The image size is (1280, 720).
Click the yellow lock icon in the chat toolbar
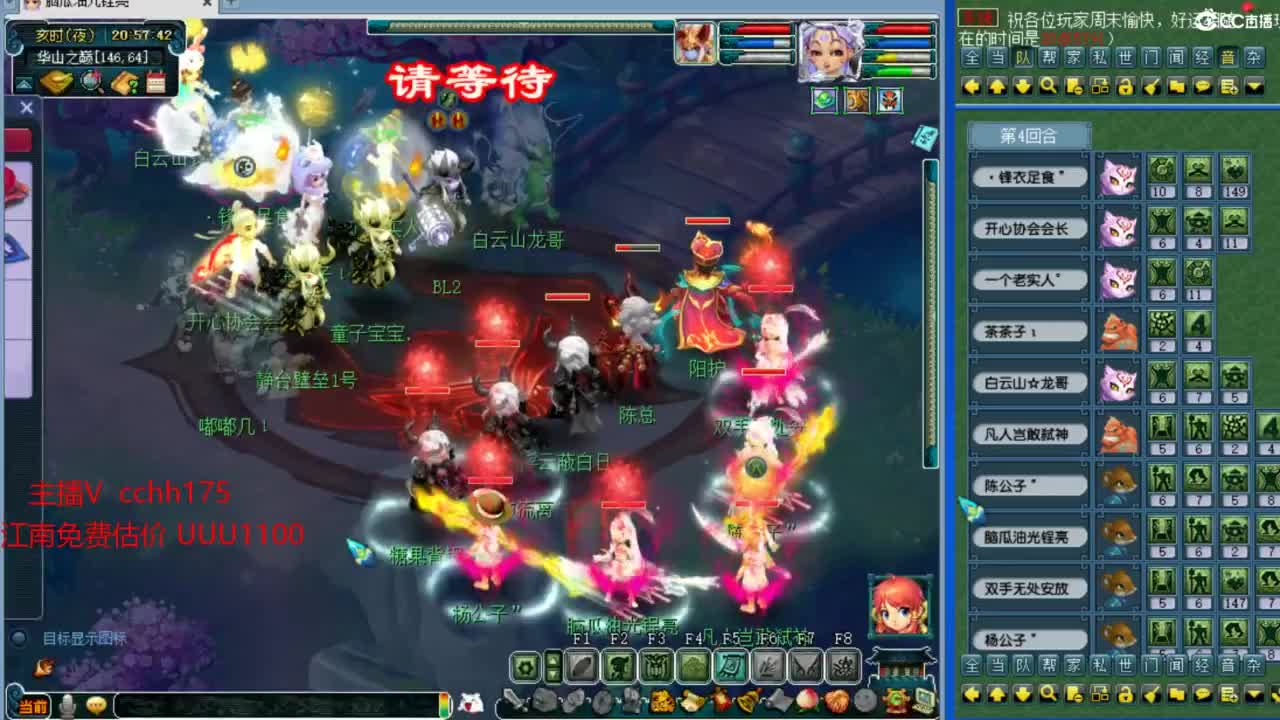1124,88
